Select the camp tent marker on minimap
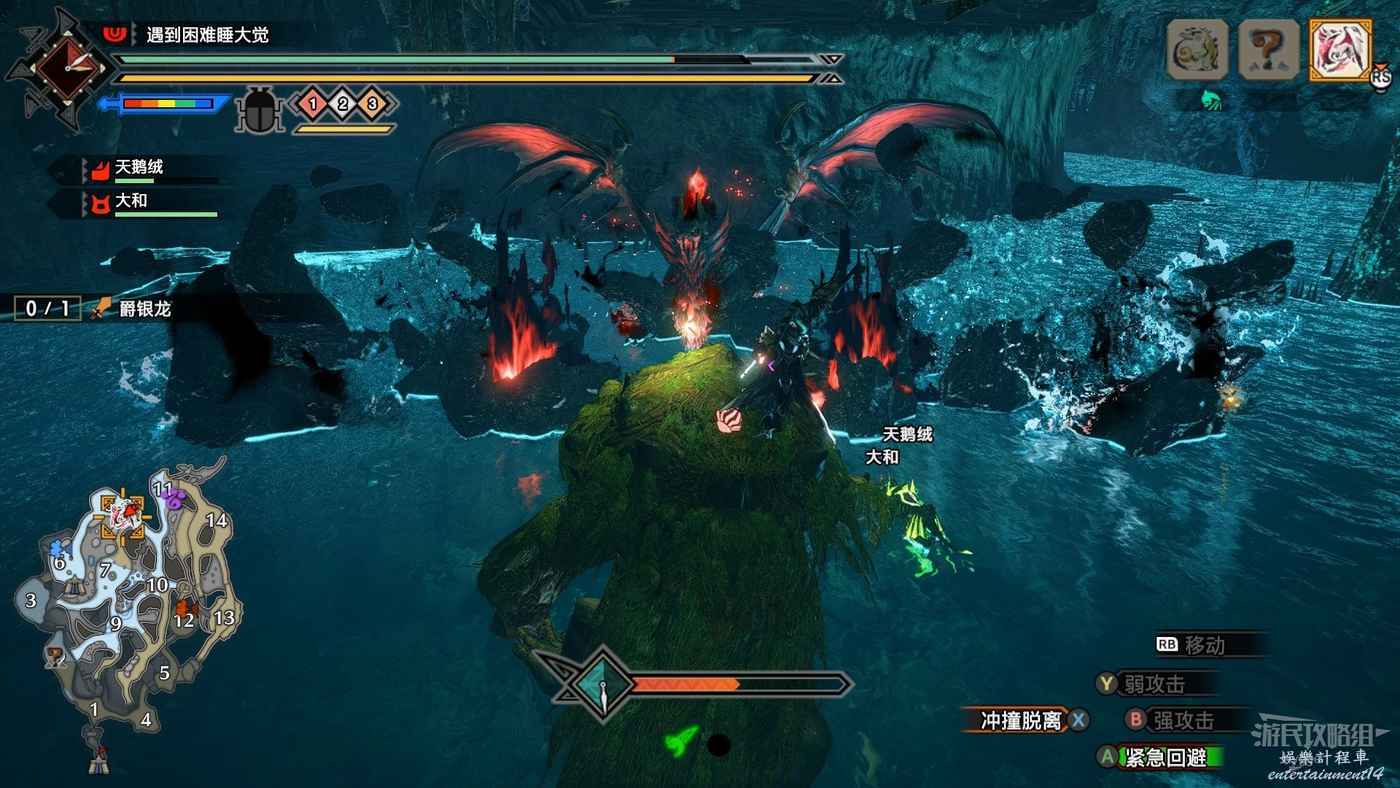The width and height of the screenshot is (1400, 788). tap(98, 763)
